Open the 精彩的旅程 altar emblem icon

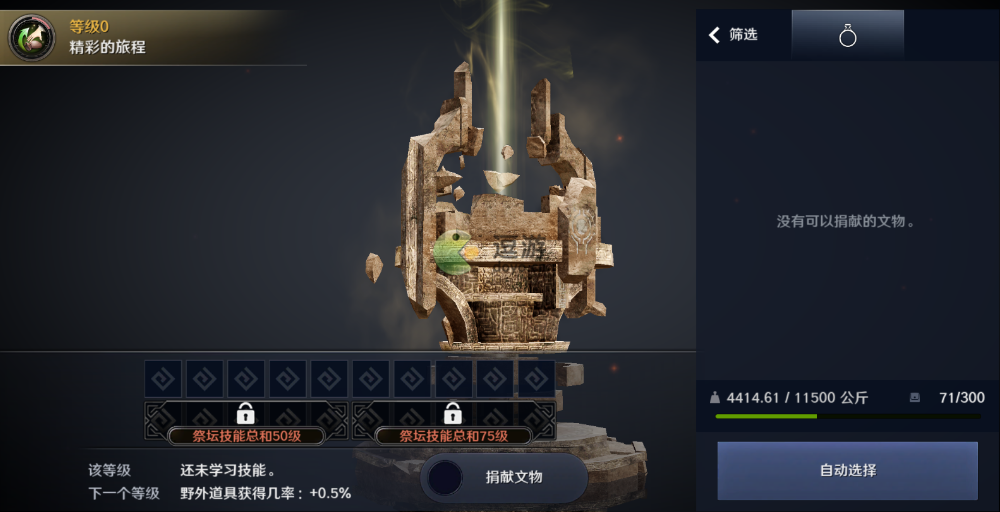pyautogui.click(x=32, y=37)
